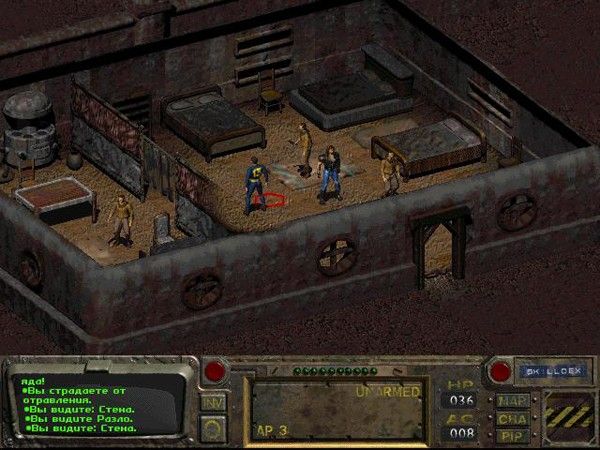Viewport: 600px width, 450px height.
Task: Open the options menu button below INV
Action: click(x=213, y=427)
